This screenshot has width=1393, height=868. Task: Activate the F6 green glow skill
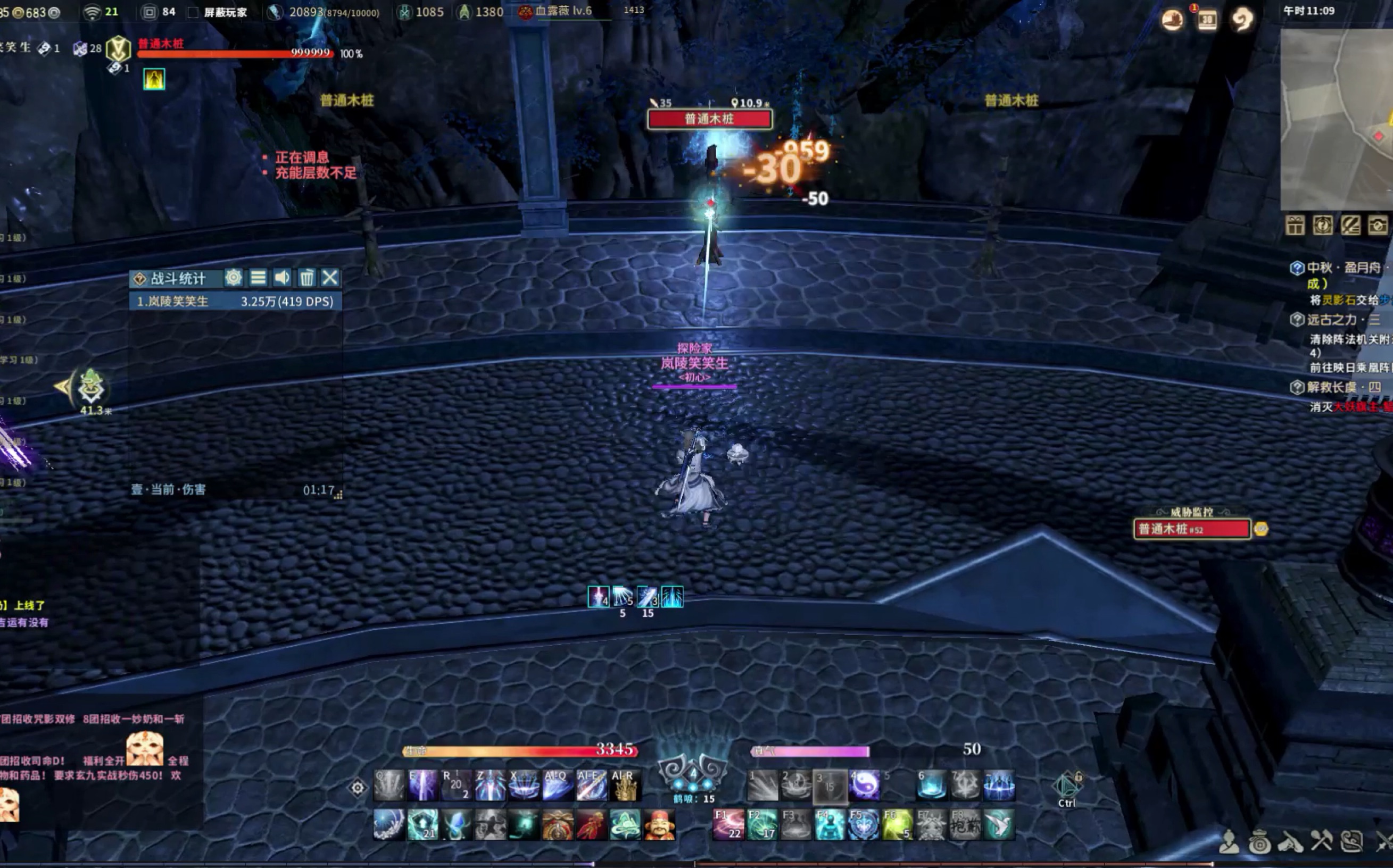tap(897, 824)
